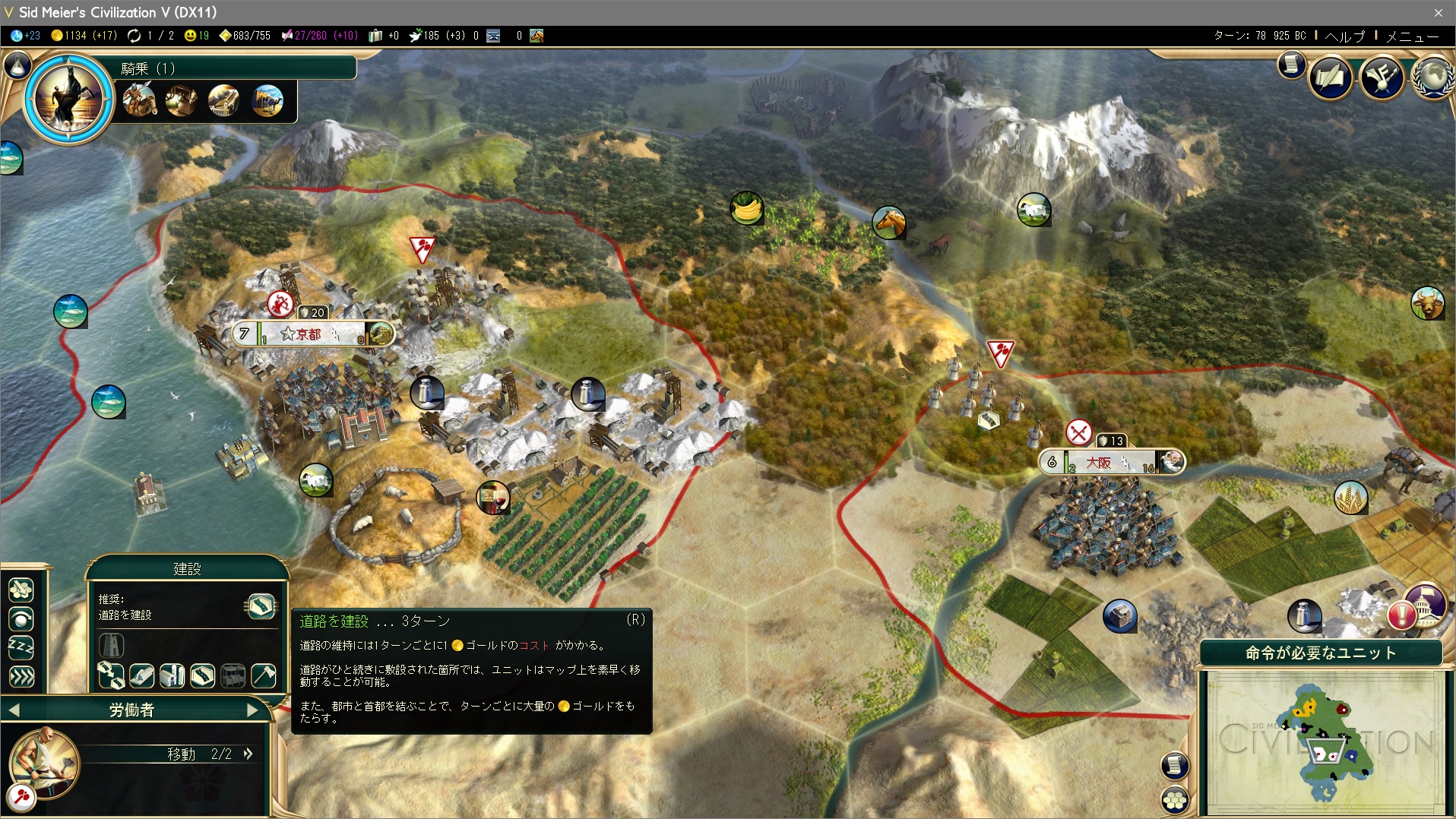Open the diplomacy globe with laurels

point(1432,77)
